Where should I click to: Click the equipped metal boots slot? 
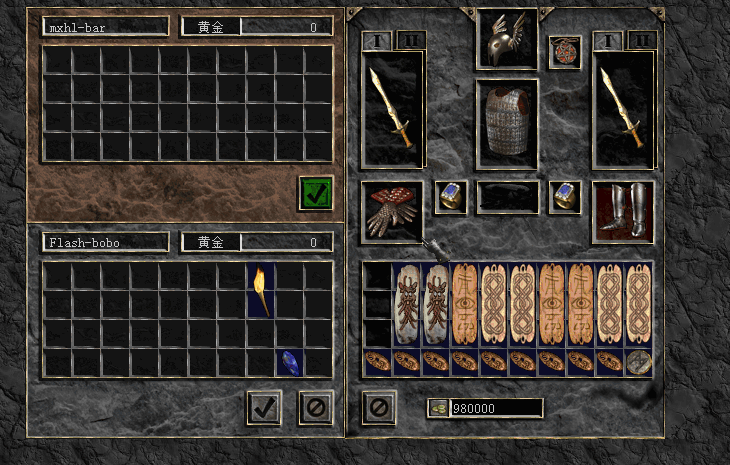coord(623,211)
